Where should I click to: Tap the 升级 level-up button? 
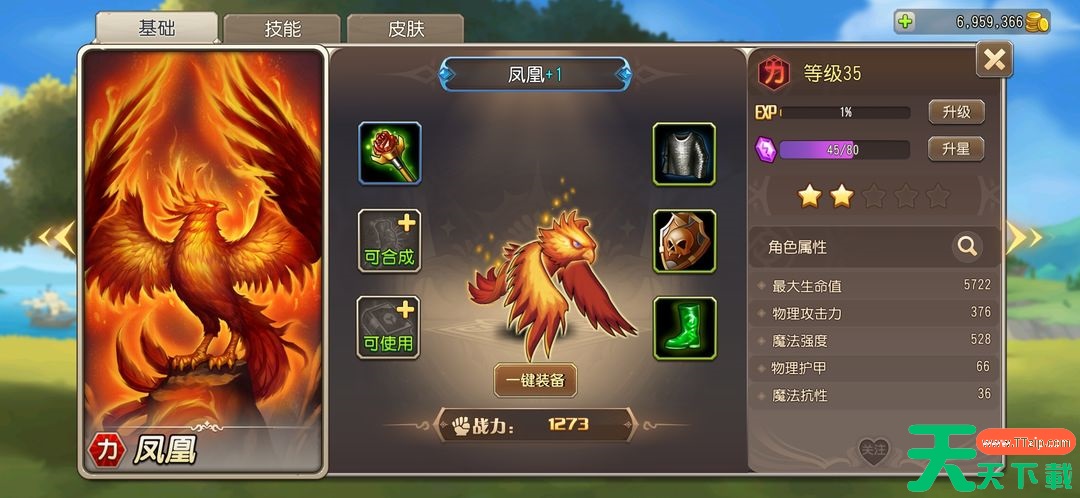[956, 112]
